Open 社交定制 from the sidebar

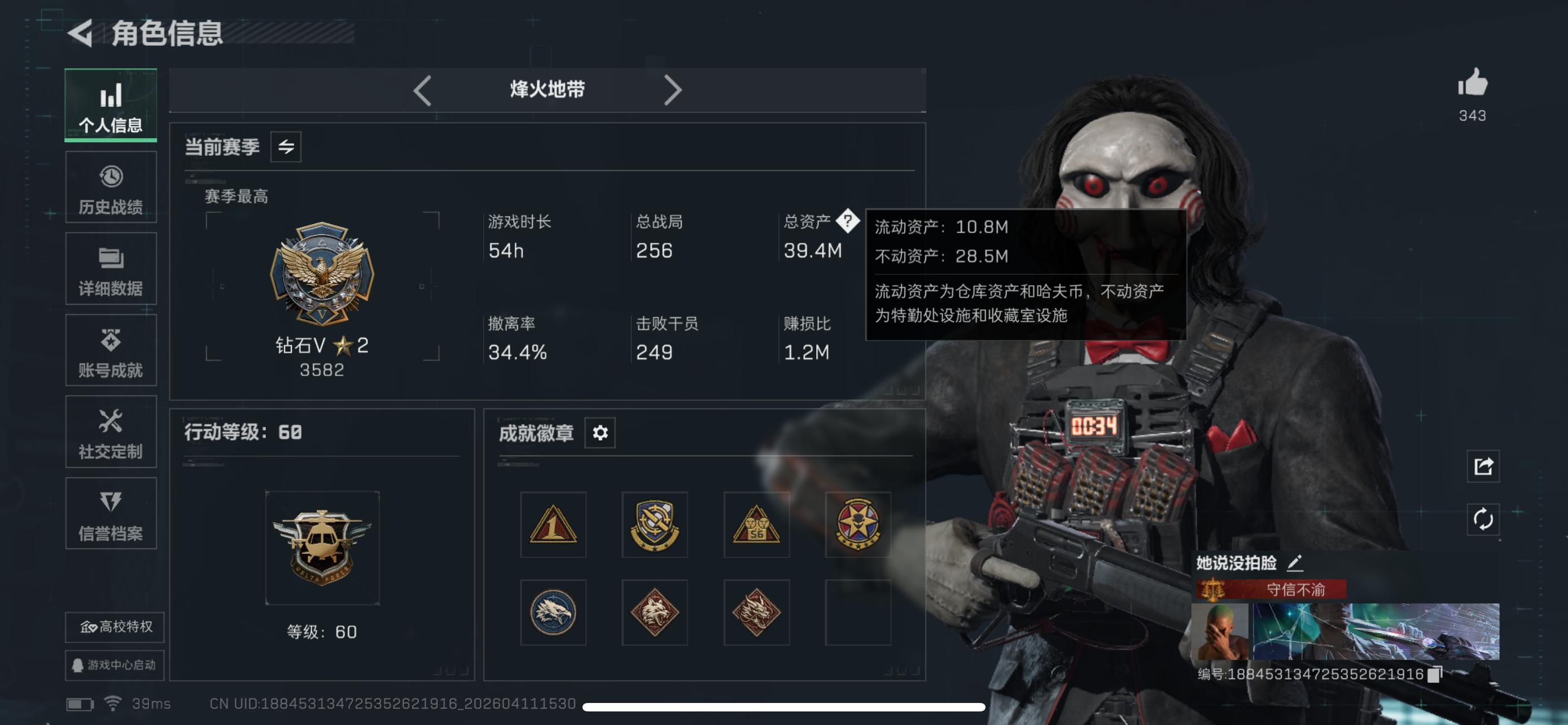111,432
